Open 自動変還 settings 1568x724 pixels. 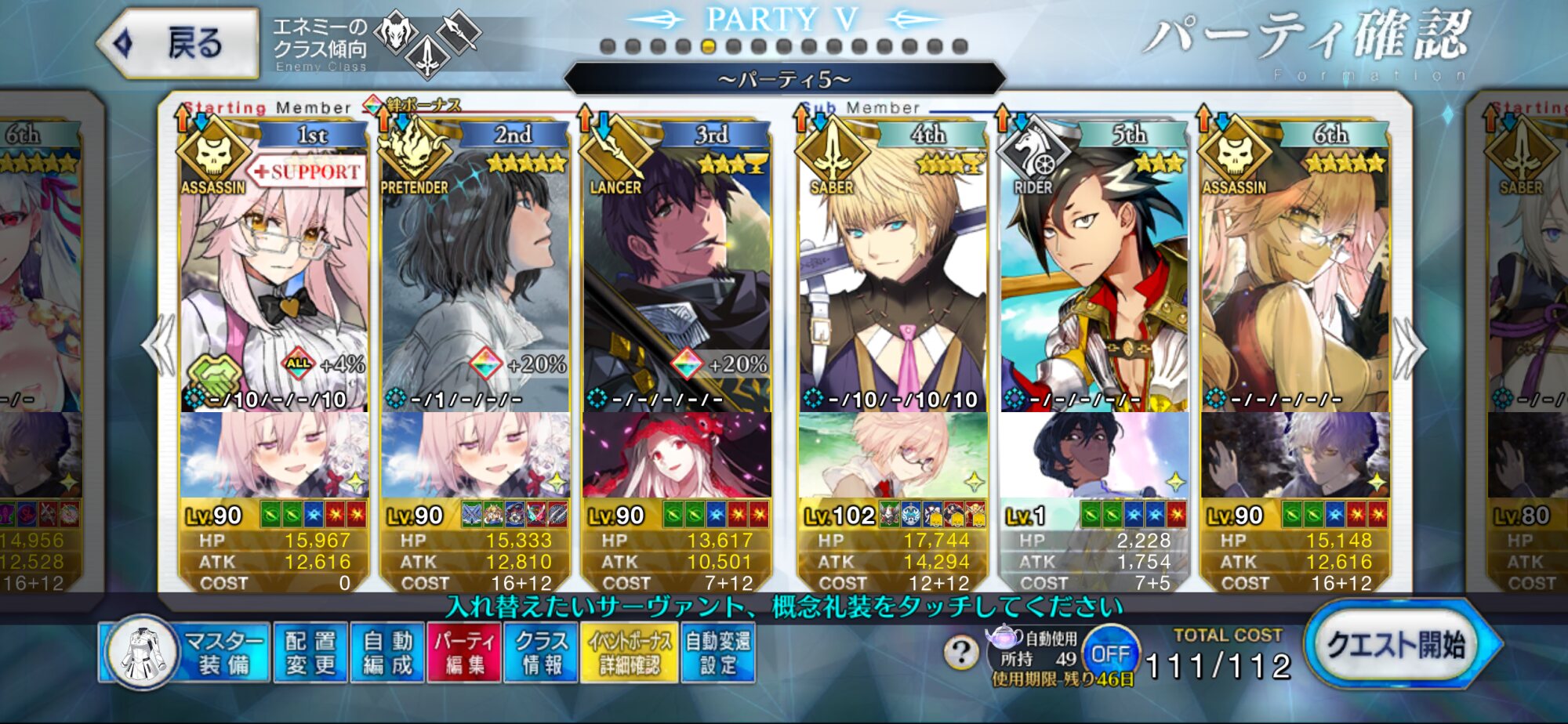pyautogui.click(x=717, y=653)
